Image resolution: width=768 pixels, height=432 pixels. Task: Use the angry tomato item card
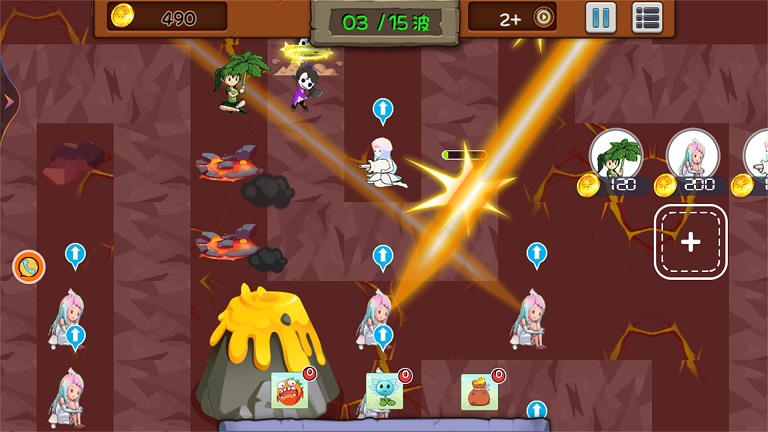click(x=288, y=391)
